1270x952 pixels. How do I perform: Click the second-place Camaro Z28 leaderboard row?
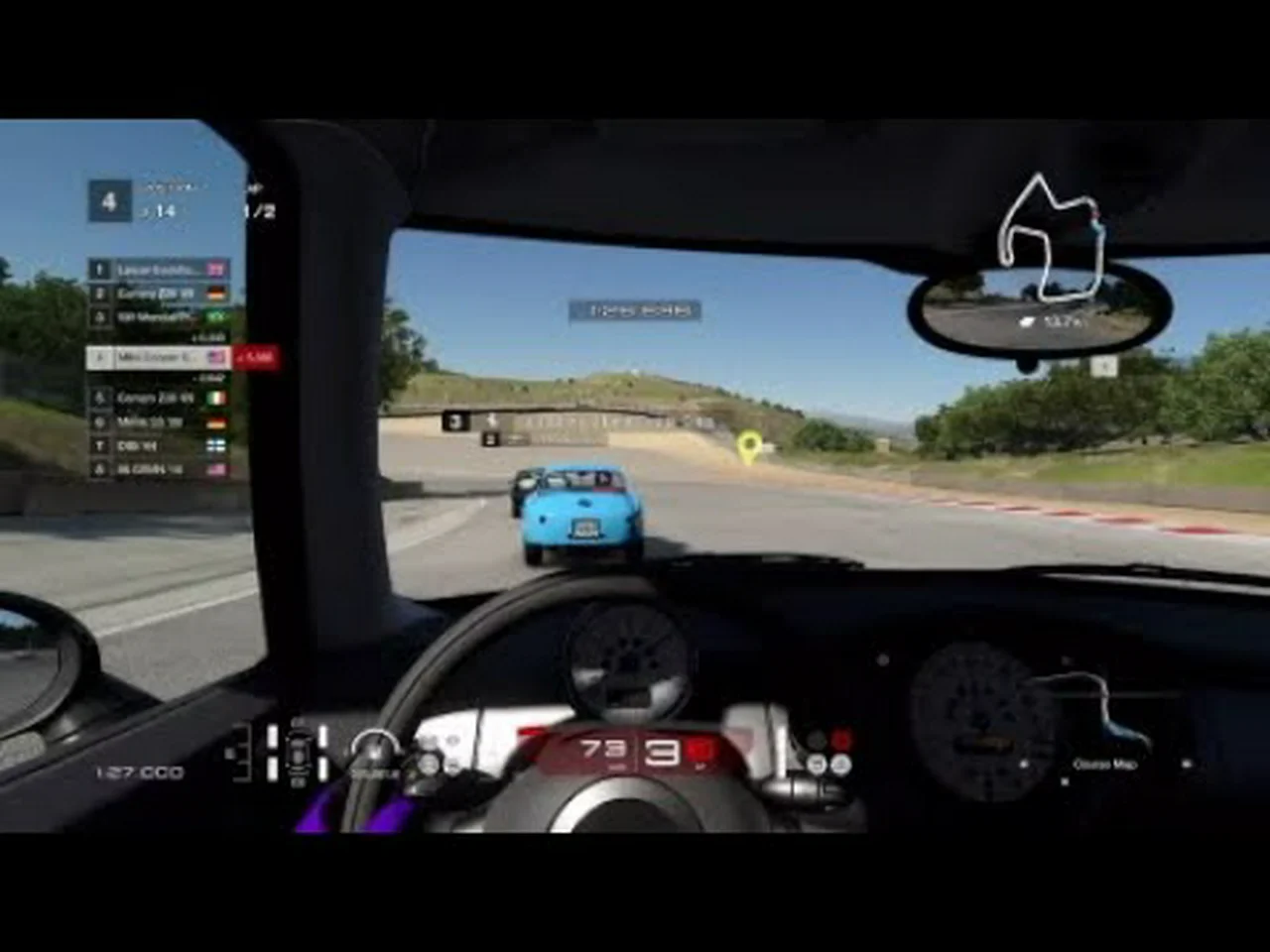pyautogui.click(x=159, y=294)
